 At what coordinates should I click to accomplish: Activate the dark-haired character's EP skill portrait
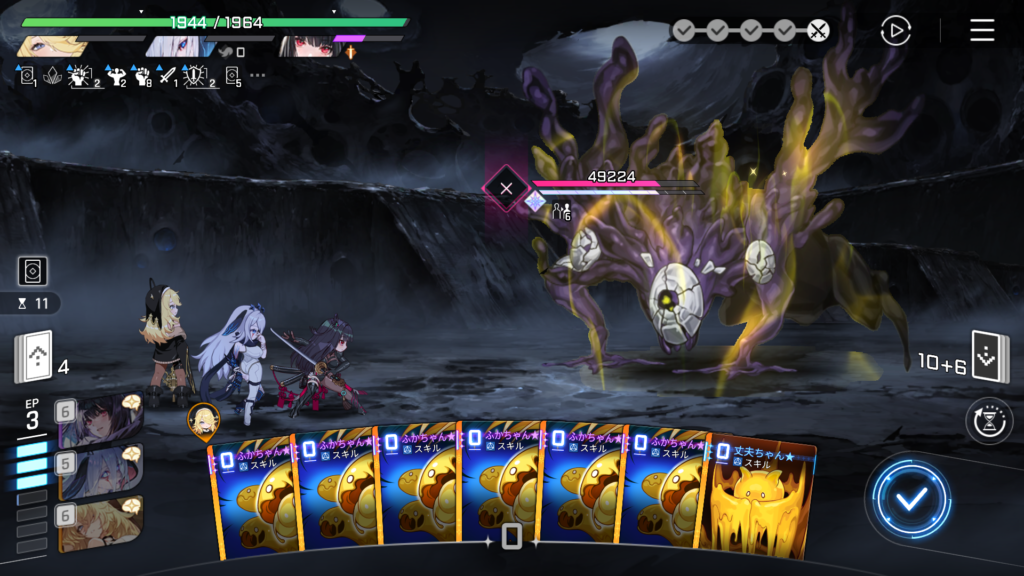tap(98, 420)
